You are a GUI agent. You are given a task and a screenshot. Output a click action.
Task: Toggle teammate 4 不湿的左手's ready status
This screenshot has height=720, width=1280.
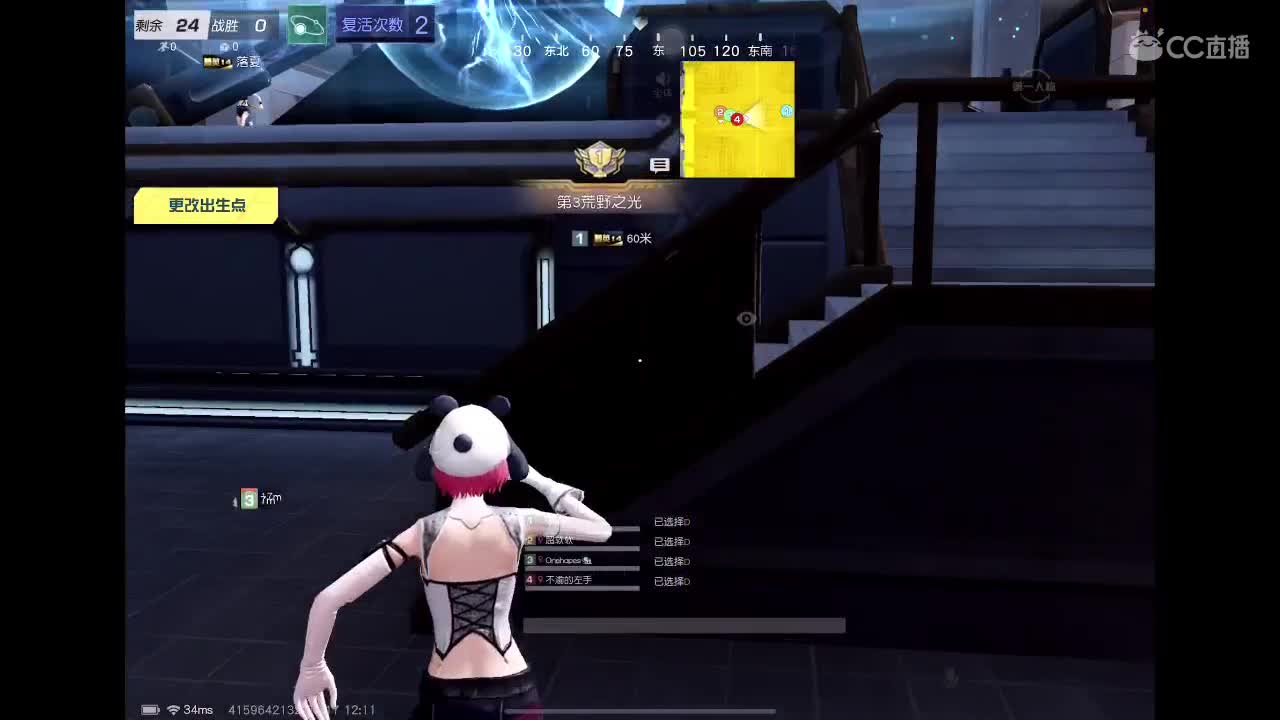tap(673, 581)
